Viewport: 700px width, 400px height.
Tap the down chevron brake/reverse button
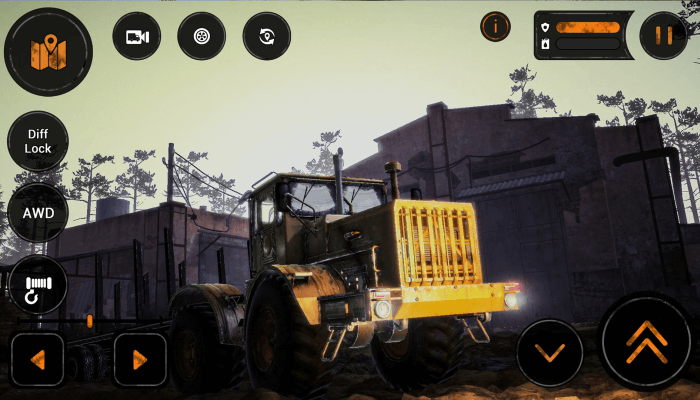pyautogui.click(x=549, y=352)
